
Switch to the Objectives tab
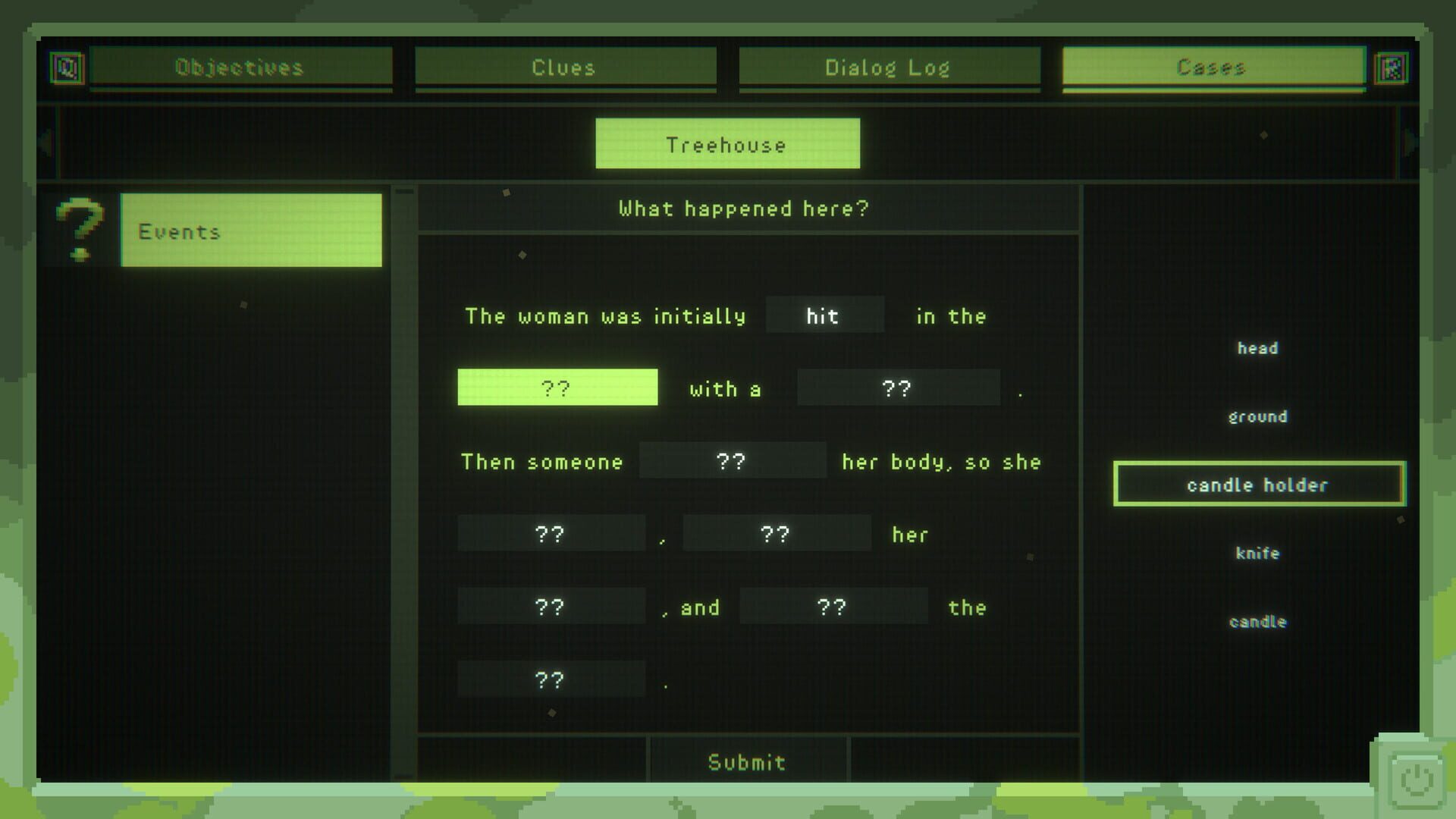[x=240, y=67]
